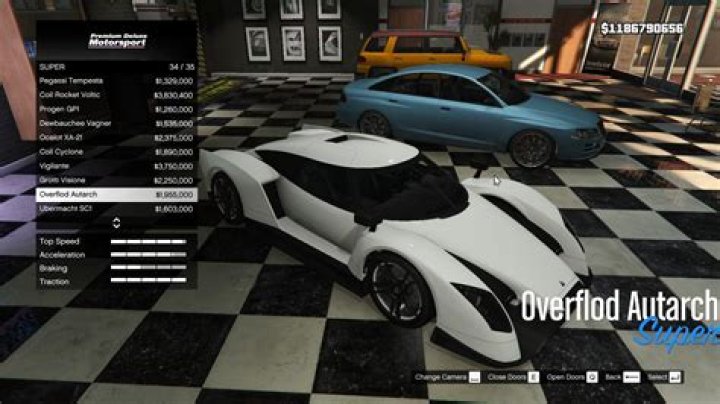Choose the Ocelot XA-21 entry
This screenshot has width=720, height=404.
click(x=115, y=137)
